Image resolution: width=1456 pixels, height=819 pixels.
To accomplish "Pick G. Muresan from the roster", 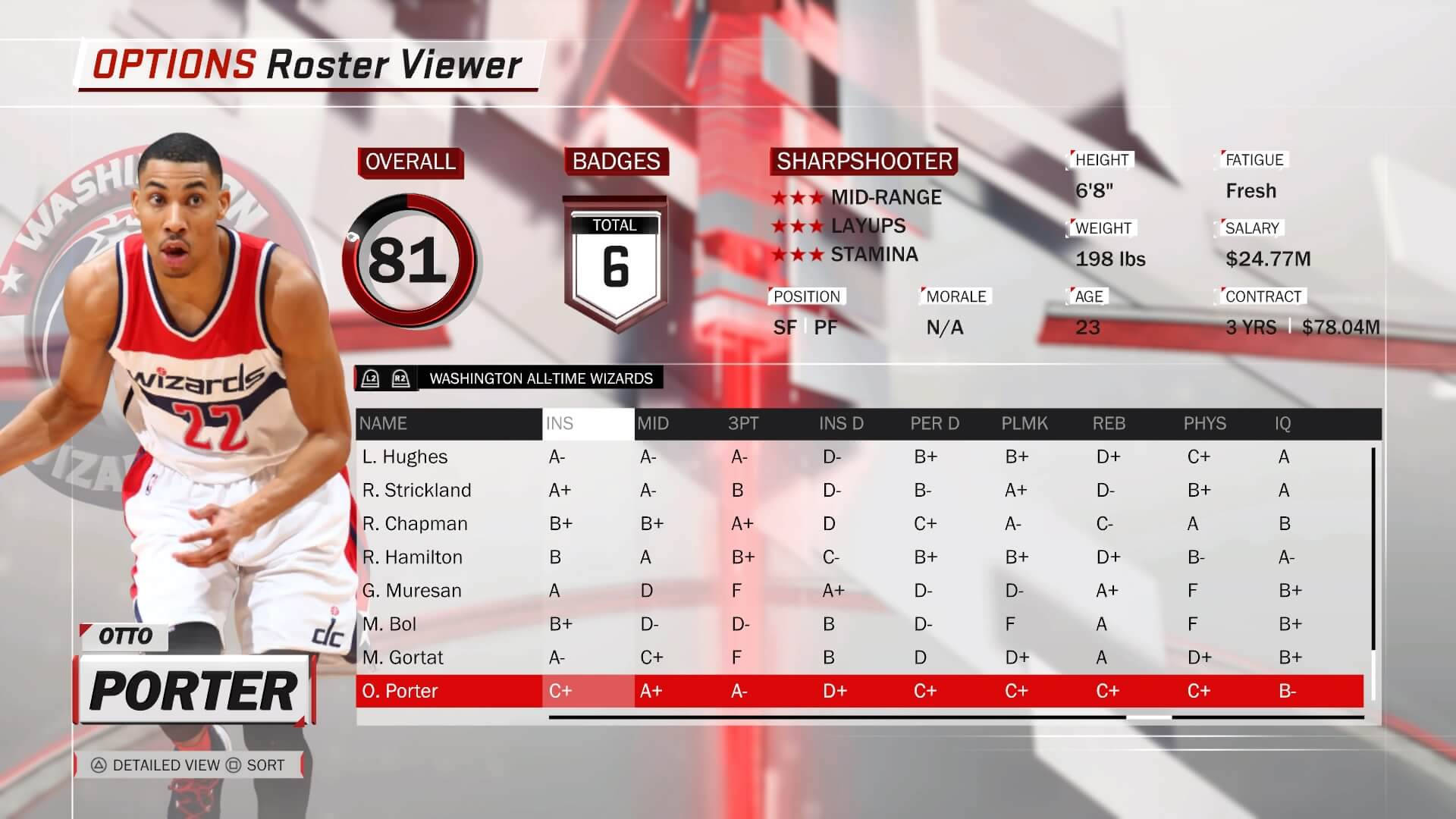I will 412,590.
